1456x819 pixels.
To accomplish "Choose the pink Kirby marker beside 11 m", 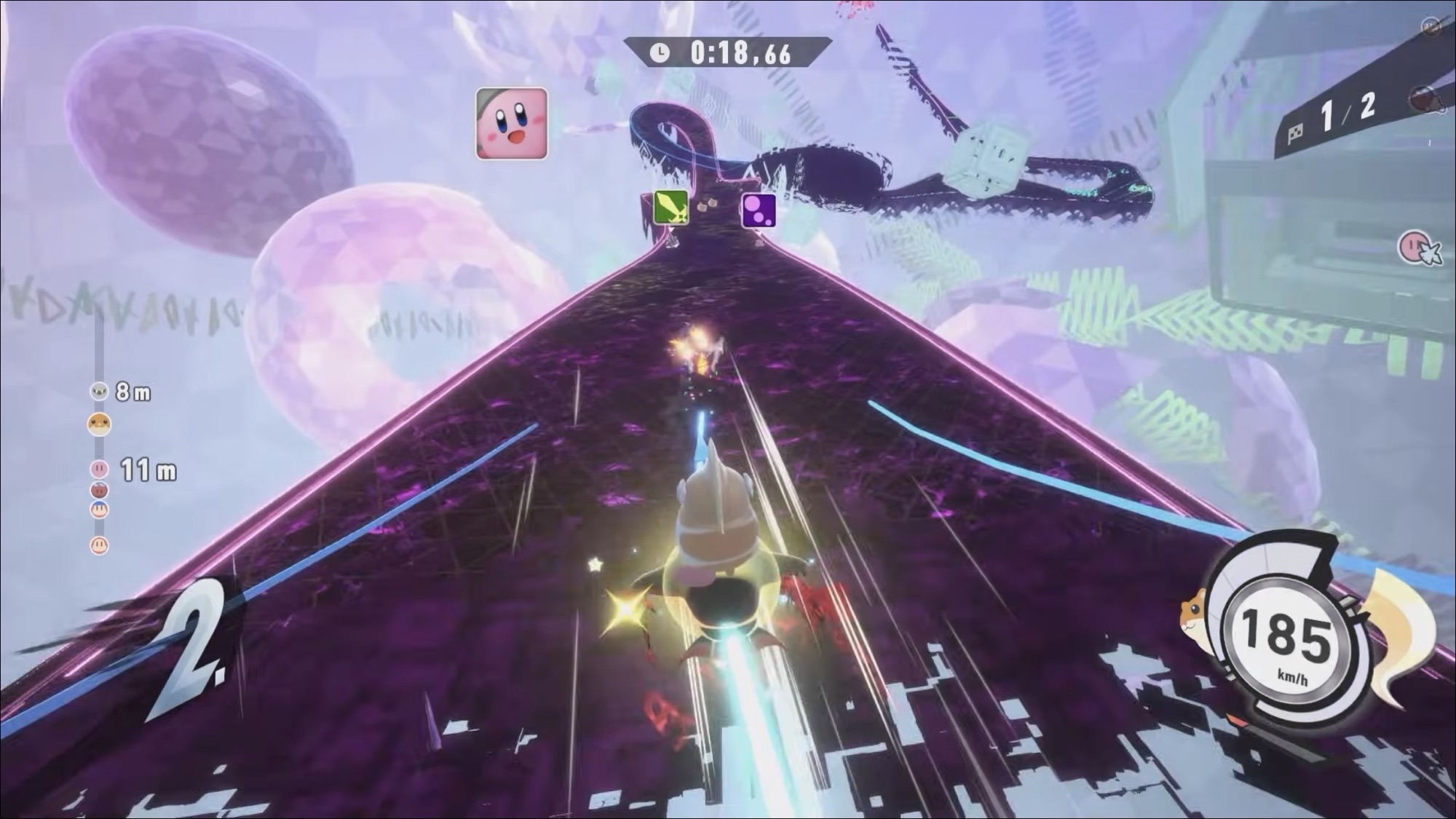I will [x=99, y=468].
